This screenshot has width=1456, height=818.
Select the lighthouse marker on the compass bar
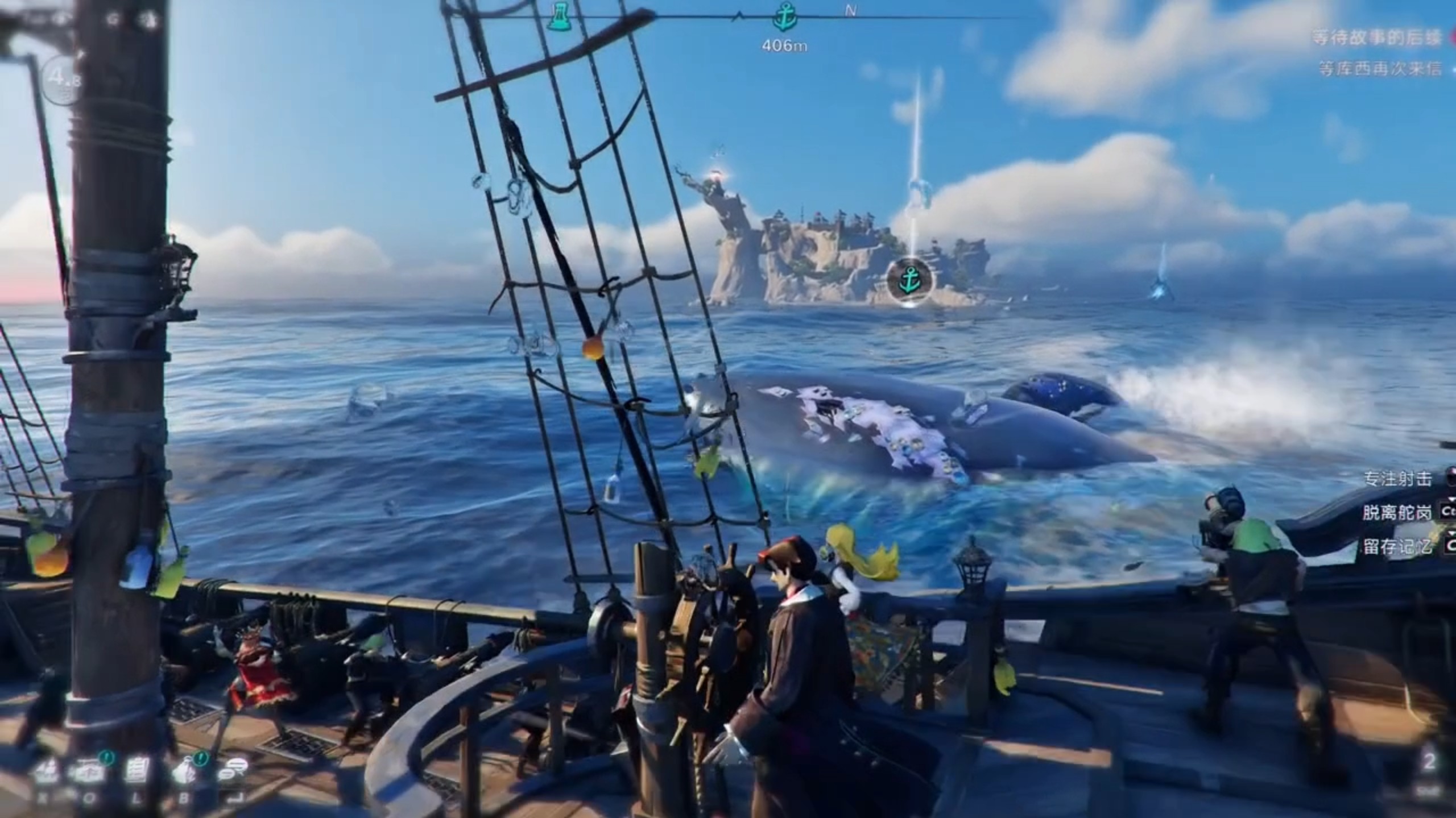point(558,16)
